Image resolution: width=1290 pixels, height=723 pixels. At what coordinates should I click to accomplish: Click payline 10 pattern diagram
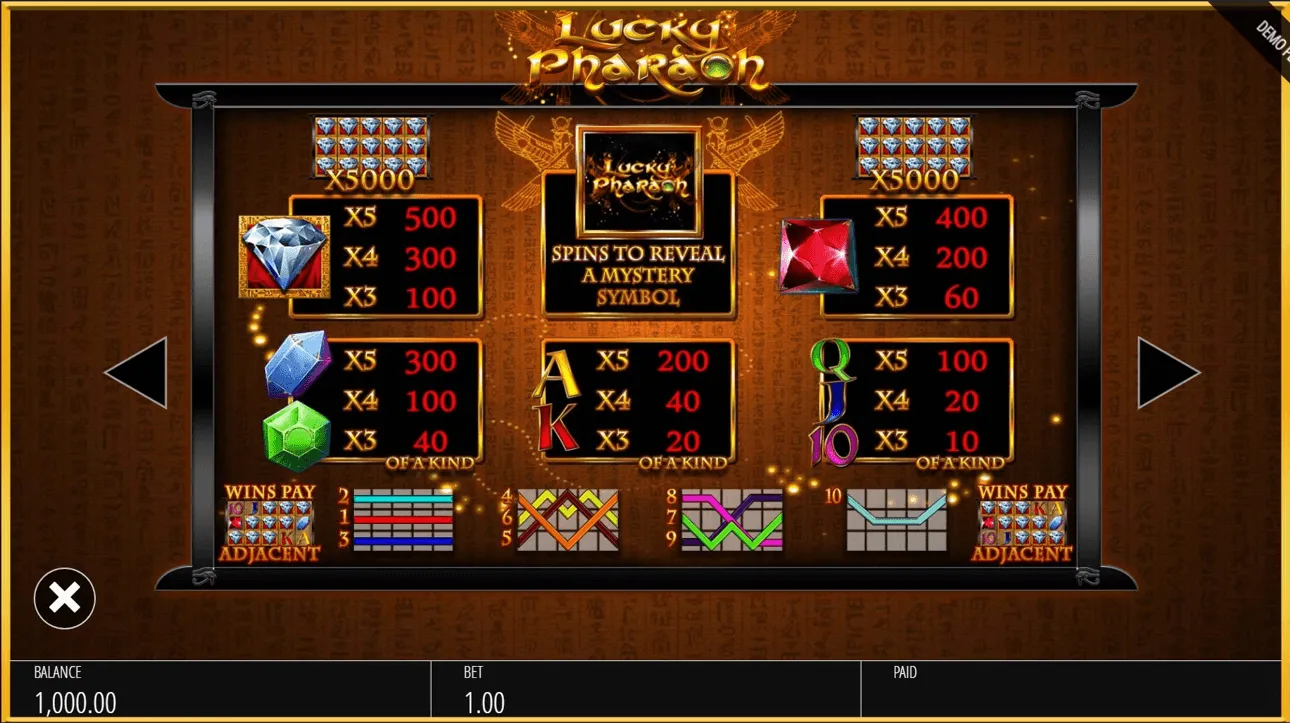coord(895,520)
